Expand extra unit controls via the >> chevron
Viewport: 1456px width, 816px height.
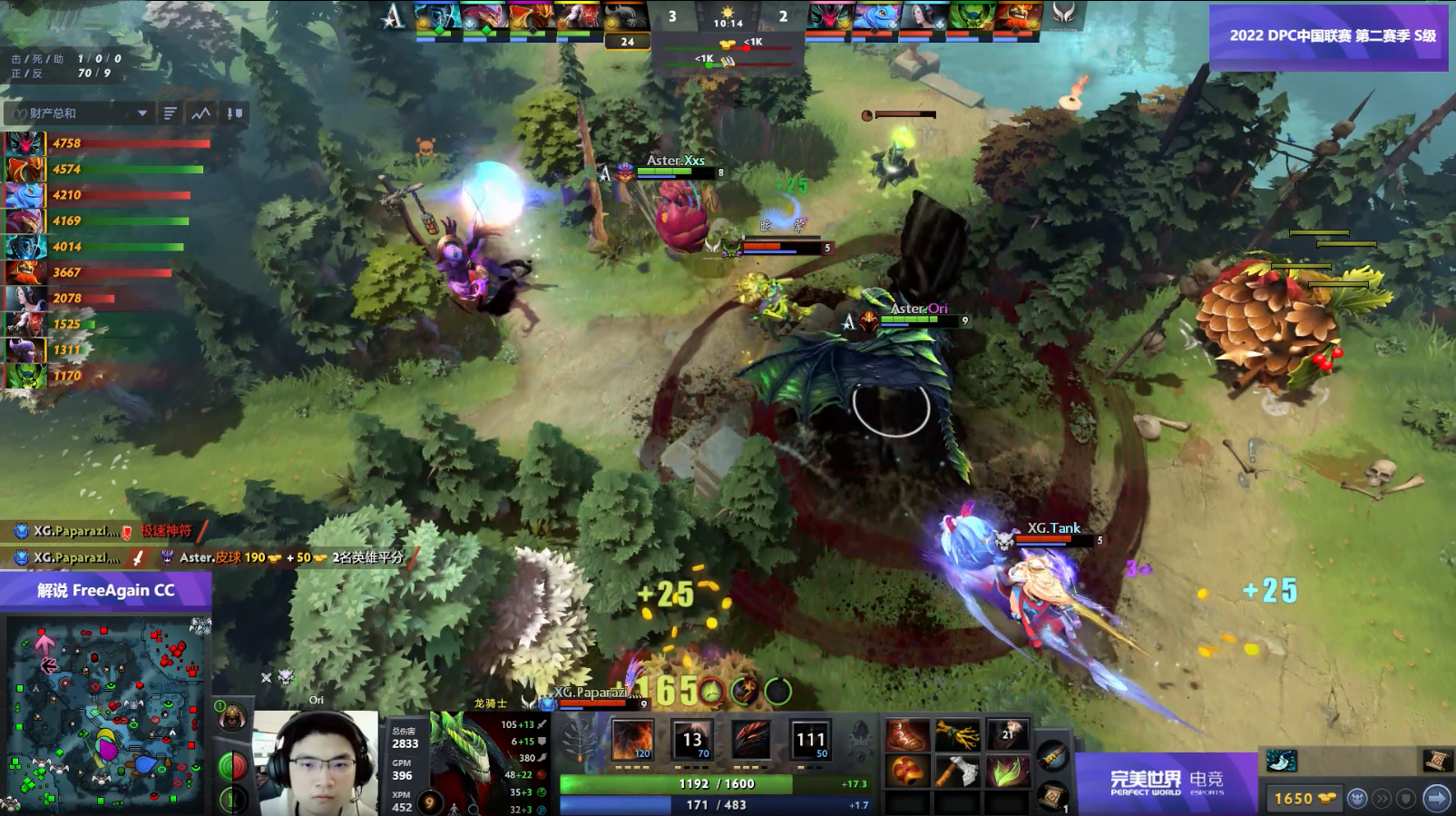(x=1383, y=799)
